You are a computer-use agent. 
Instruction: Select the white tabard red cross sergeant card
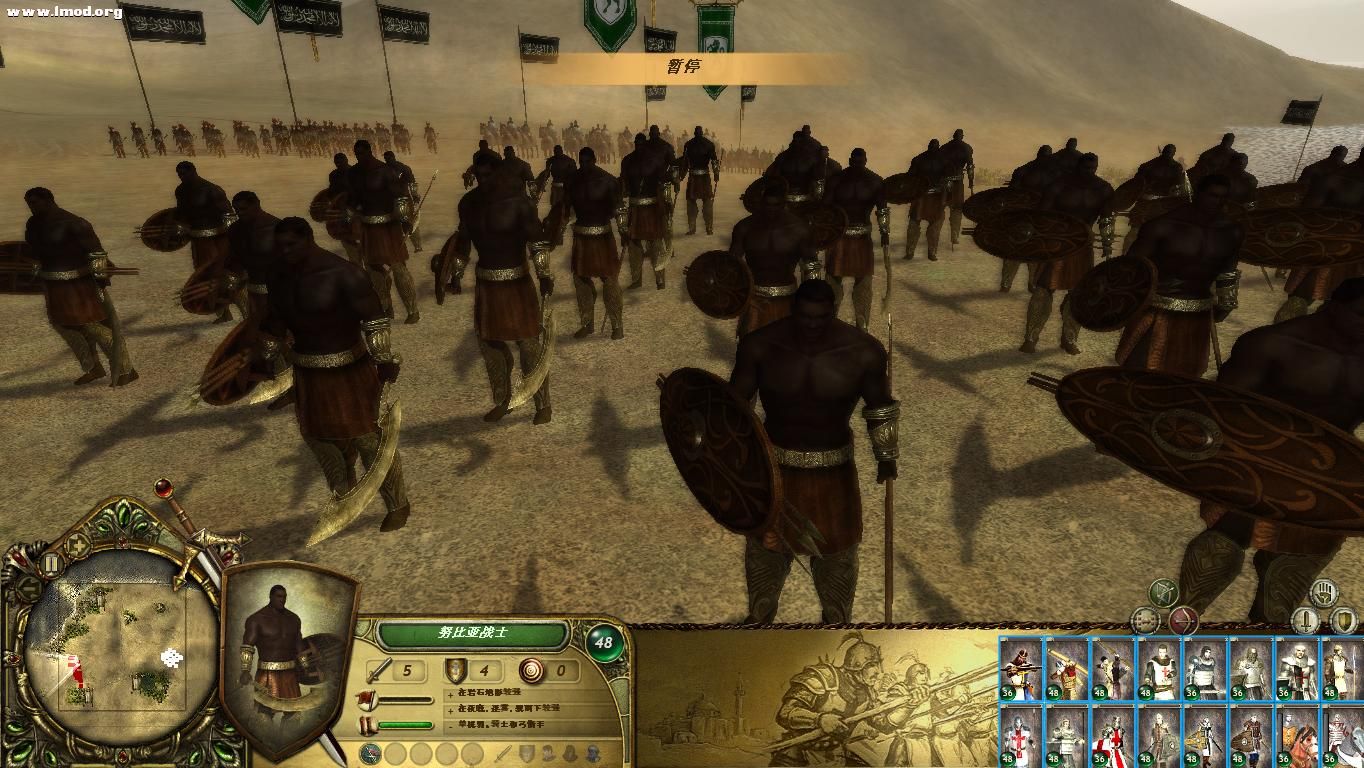coord(1160,668)
